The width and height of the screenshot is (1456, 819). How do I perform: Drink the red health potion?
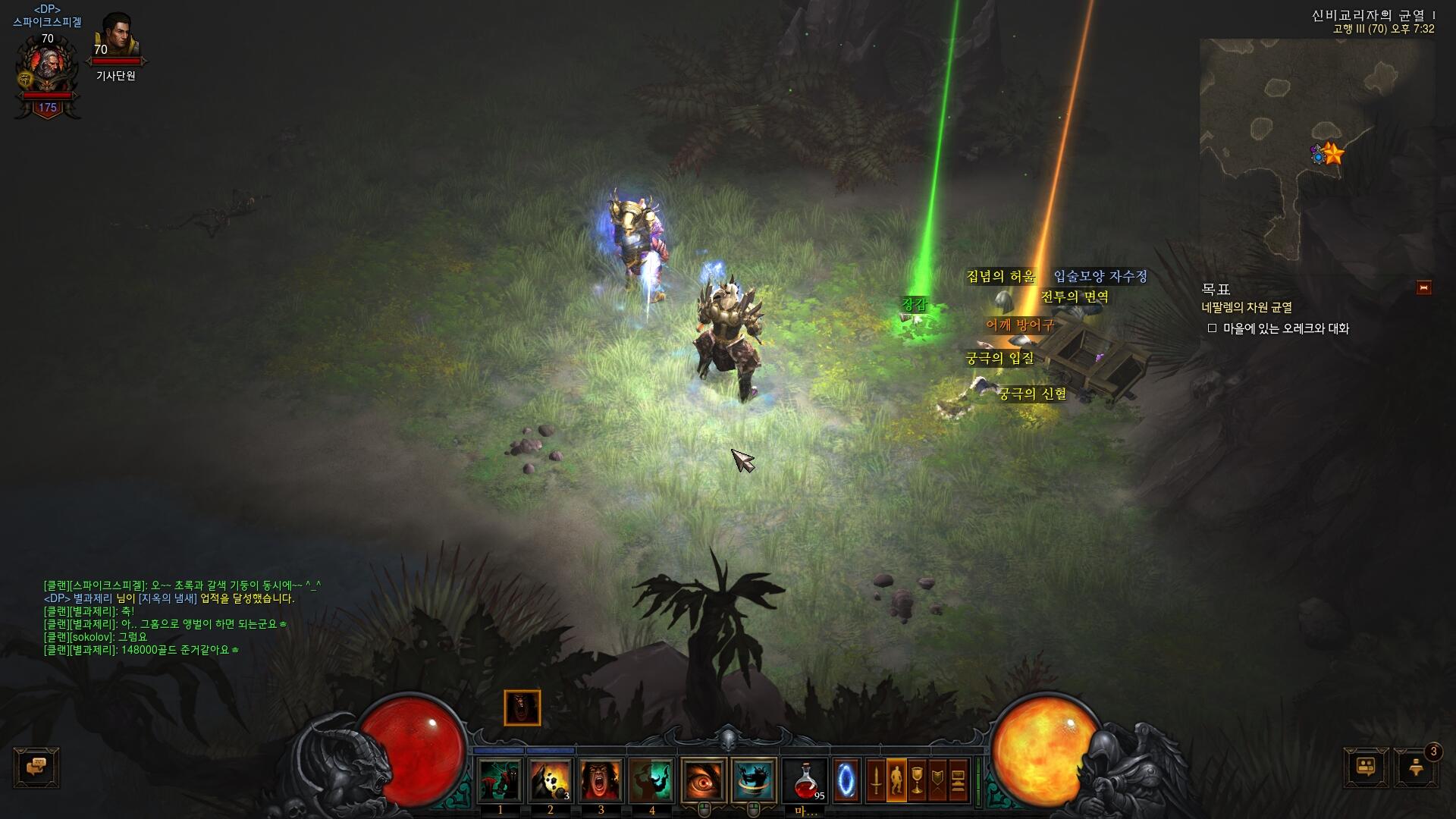(x=805, y=780)
